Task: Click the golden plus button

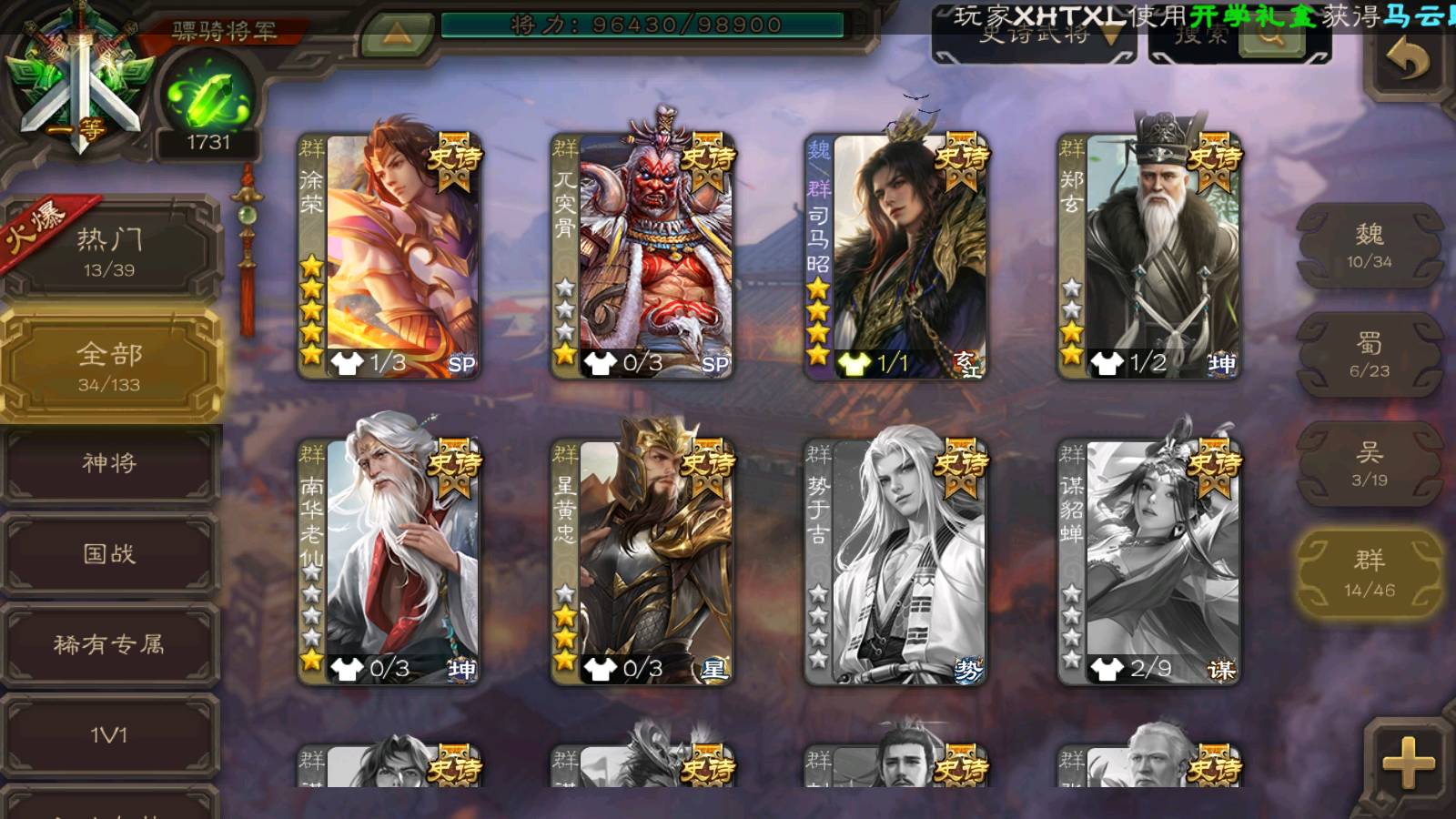Action: [x=1408, y=763]
